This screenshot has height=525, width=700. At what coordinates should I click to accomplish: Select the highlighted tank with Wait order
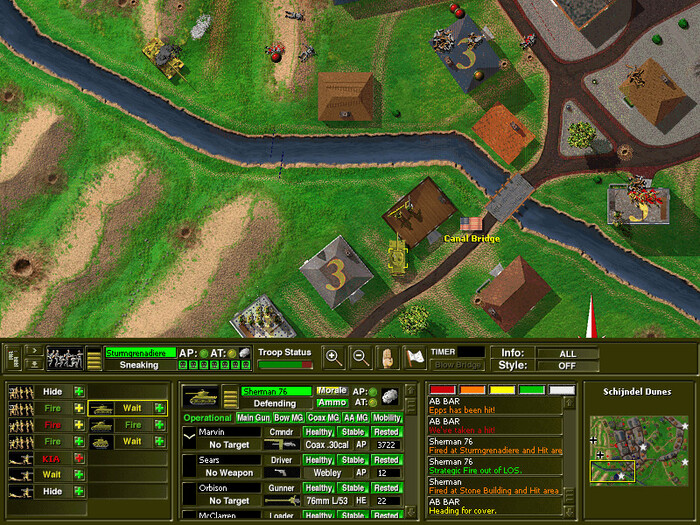point(127,408)
